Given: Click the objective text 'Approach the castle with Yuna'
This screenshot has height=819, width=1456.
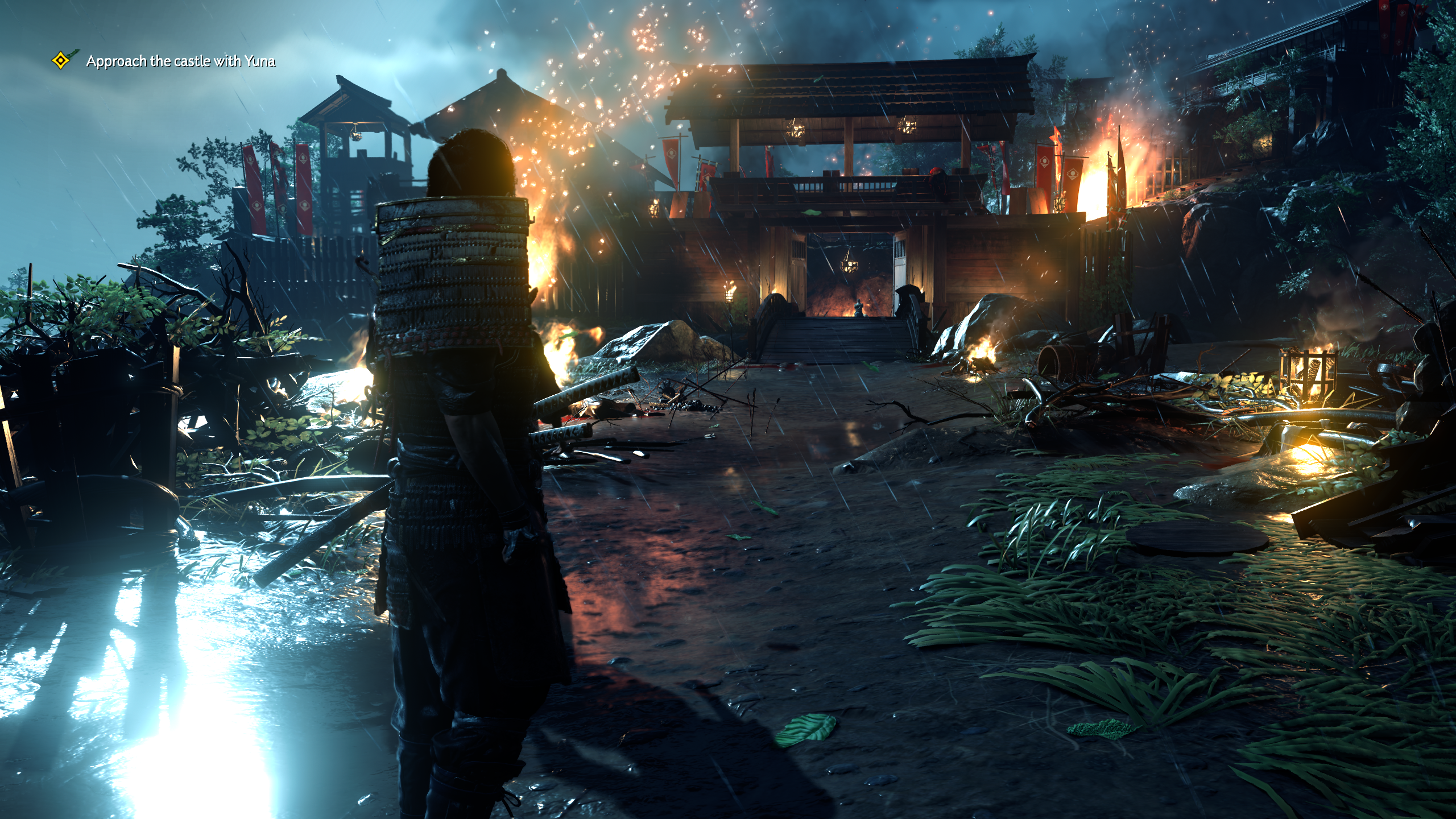Looking at the screenshot, I should 182,63.
